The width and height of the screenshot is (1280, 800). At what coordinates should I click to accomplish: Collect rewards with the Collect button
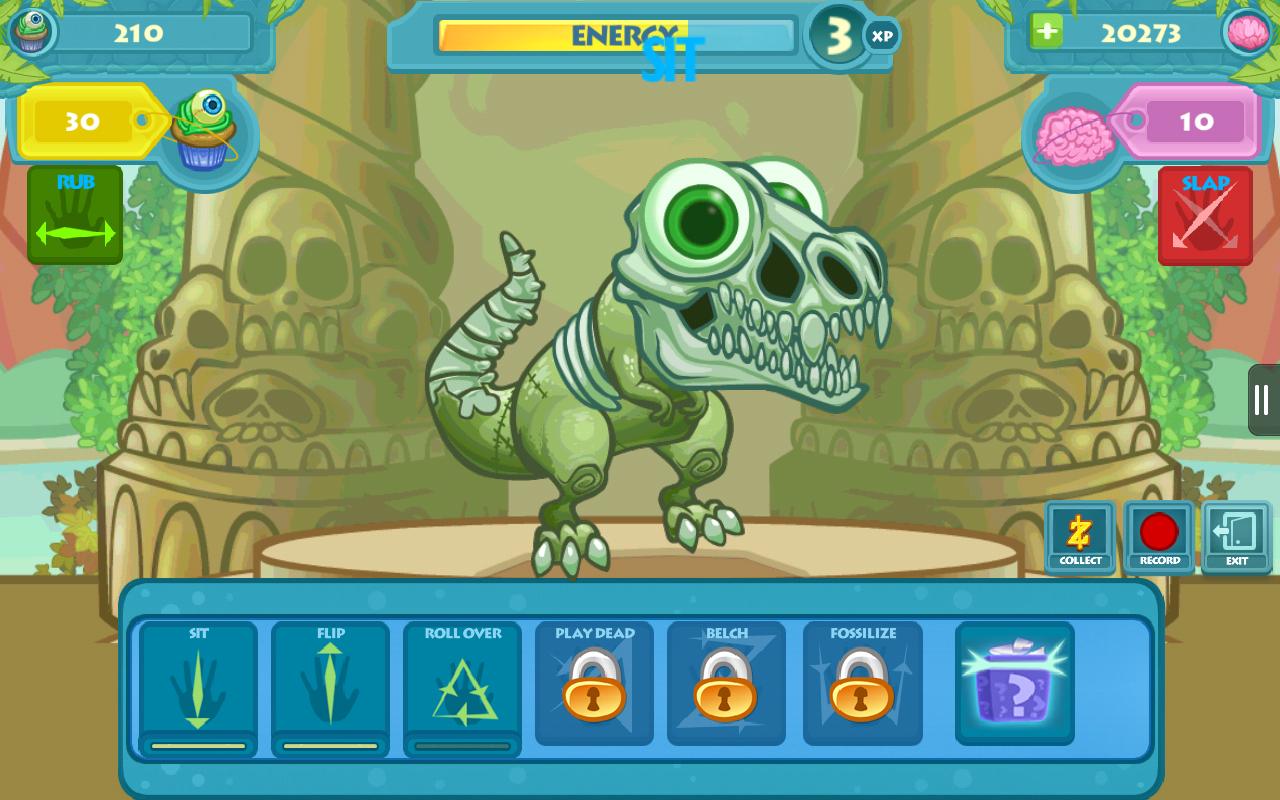tap(1080, 537)
